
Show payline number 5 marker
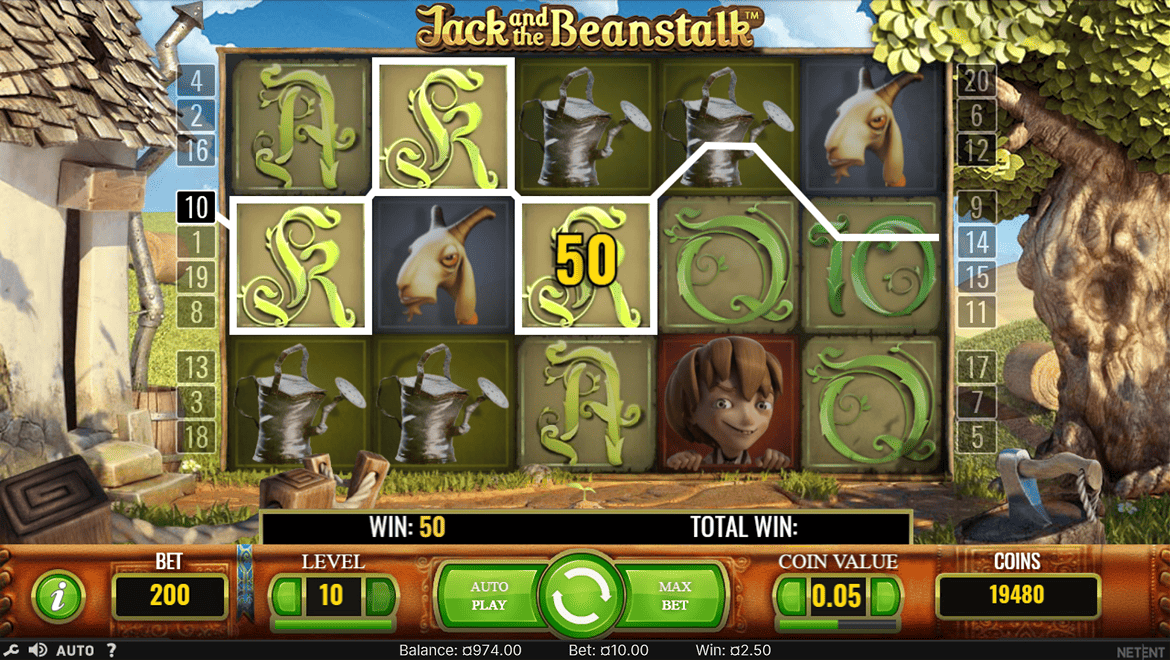tap(976, 437)
